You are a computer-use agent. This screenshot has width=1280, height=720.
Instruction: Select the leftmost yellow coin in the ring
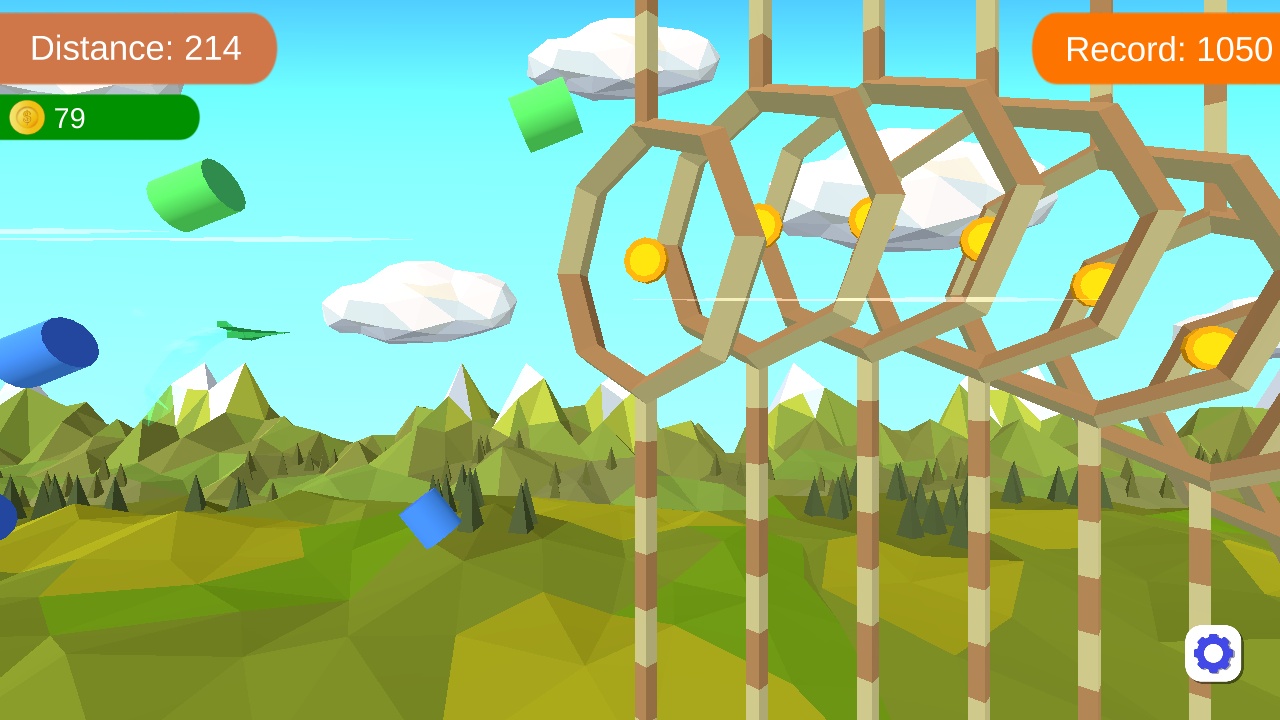pos(647,259)
